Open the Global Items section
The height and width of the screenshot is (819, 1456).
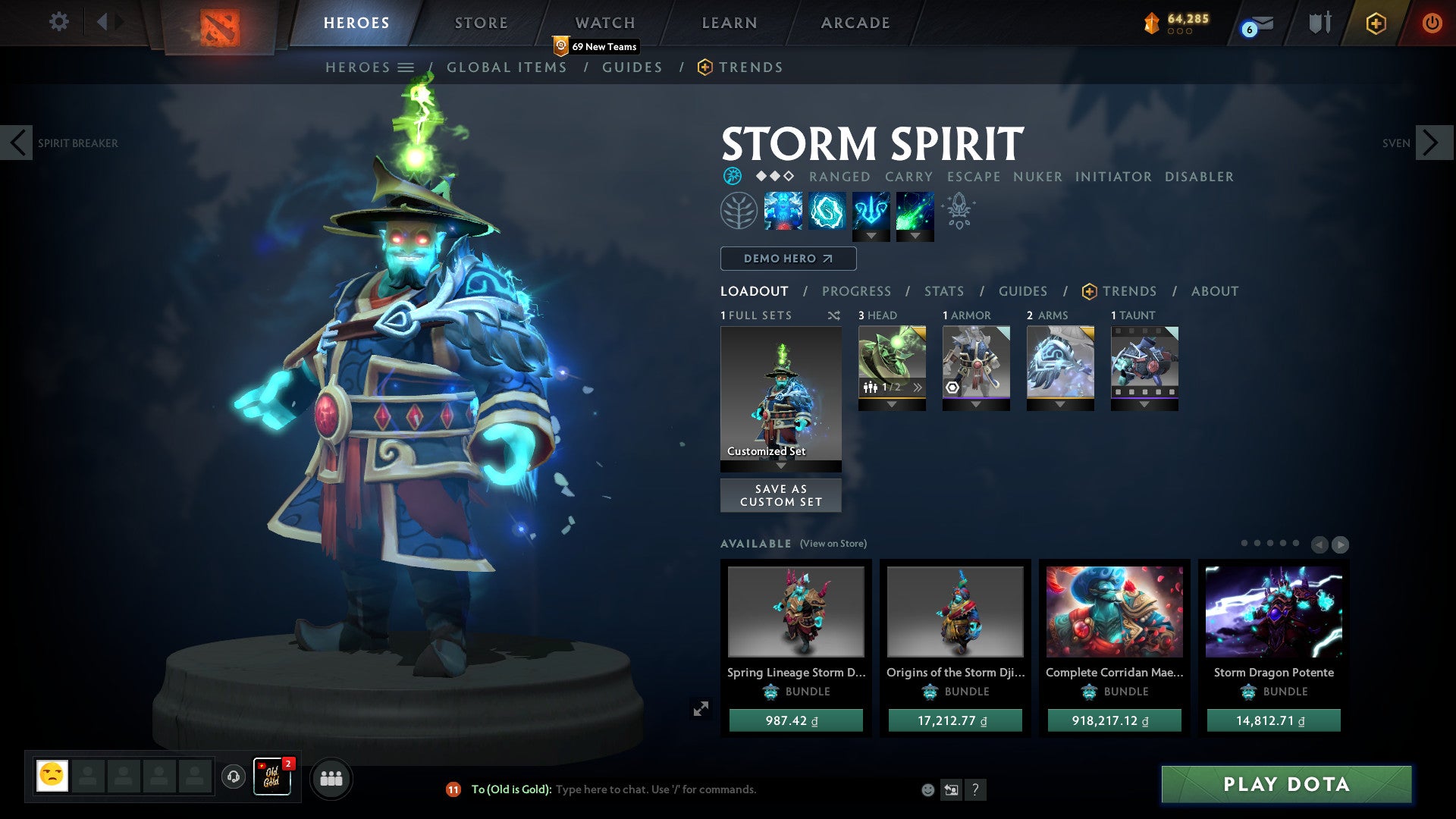[x=507, y=67]
